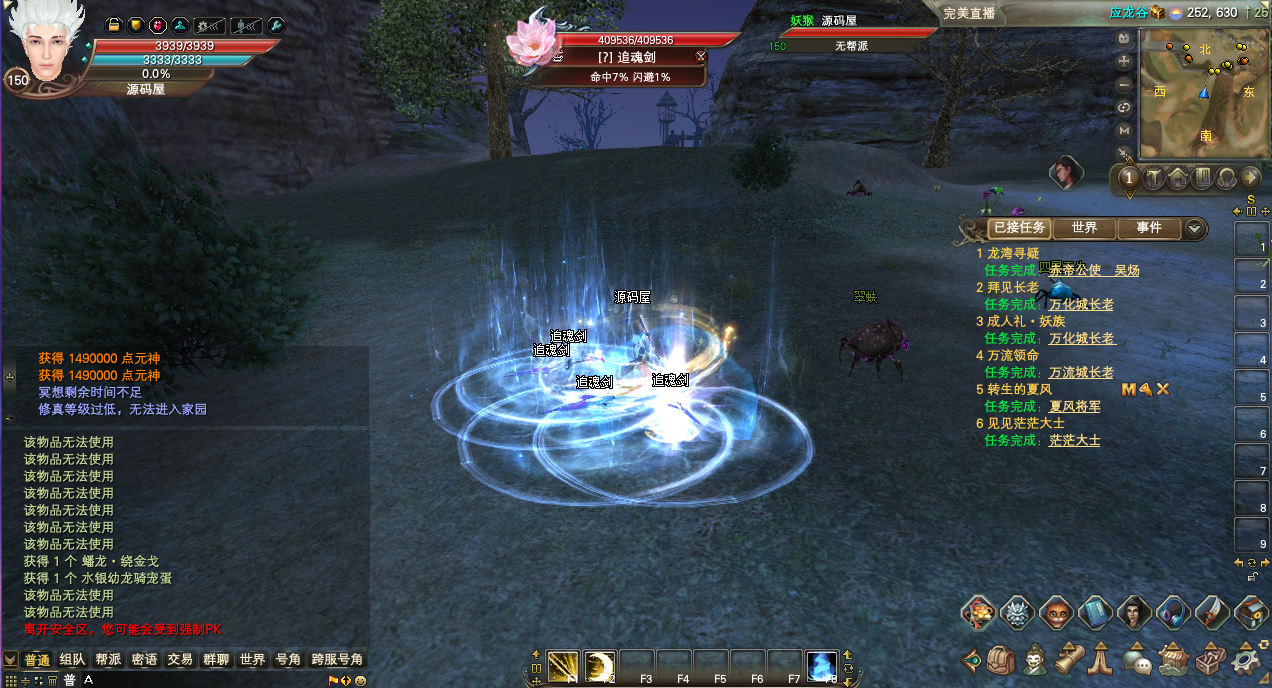Click the minimap
This screenshot has height=688, width=1272.
pyautogui.click(x=1197, y=91)
